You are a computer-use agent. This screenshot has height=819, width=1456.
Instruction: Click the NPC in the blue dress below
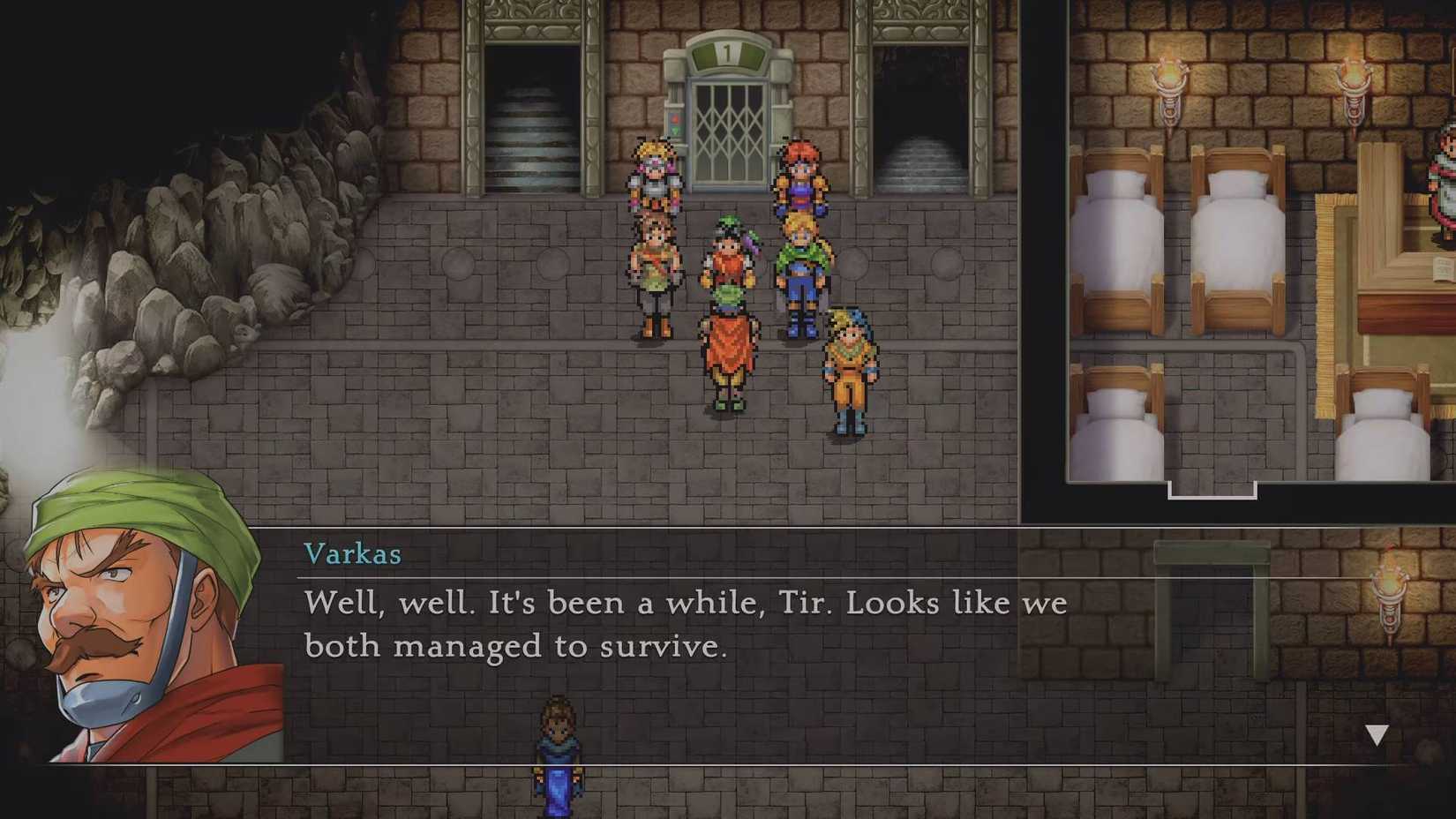556,759
